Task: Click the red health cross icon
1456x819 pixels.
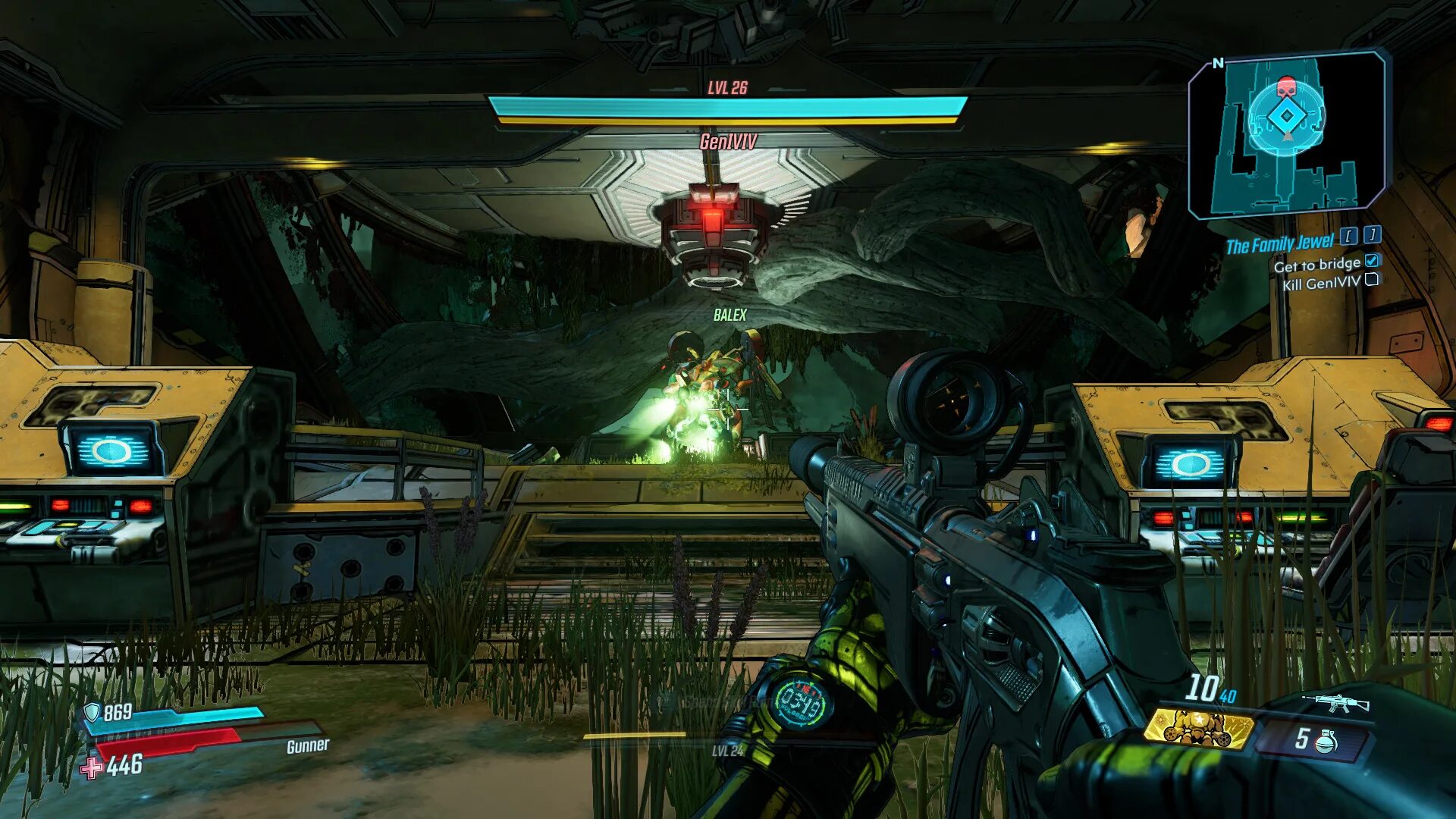Action: point(92,767)
